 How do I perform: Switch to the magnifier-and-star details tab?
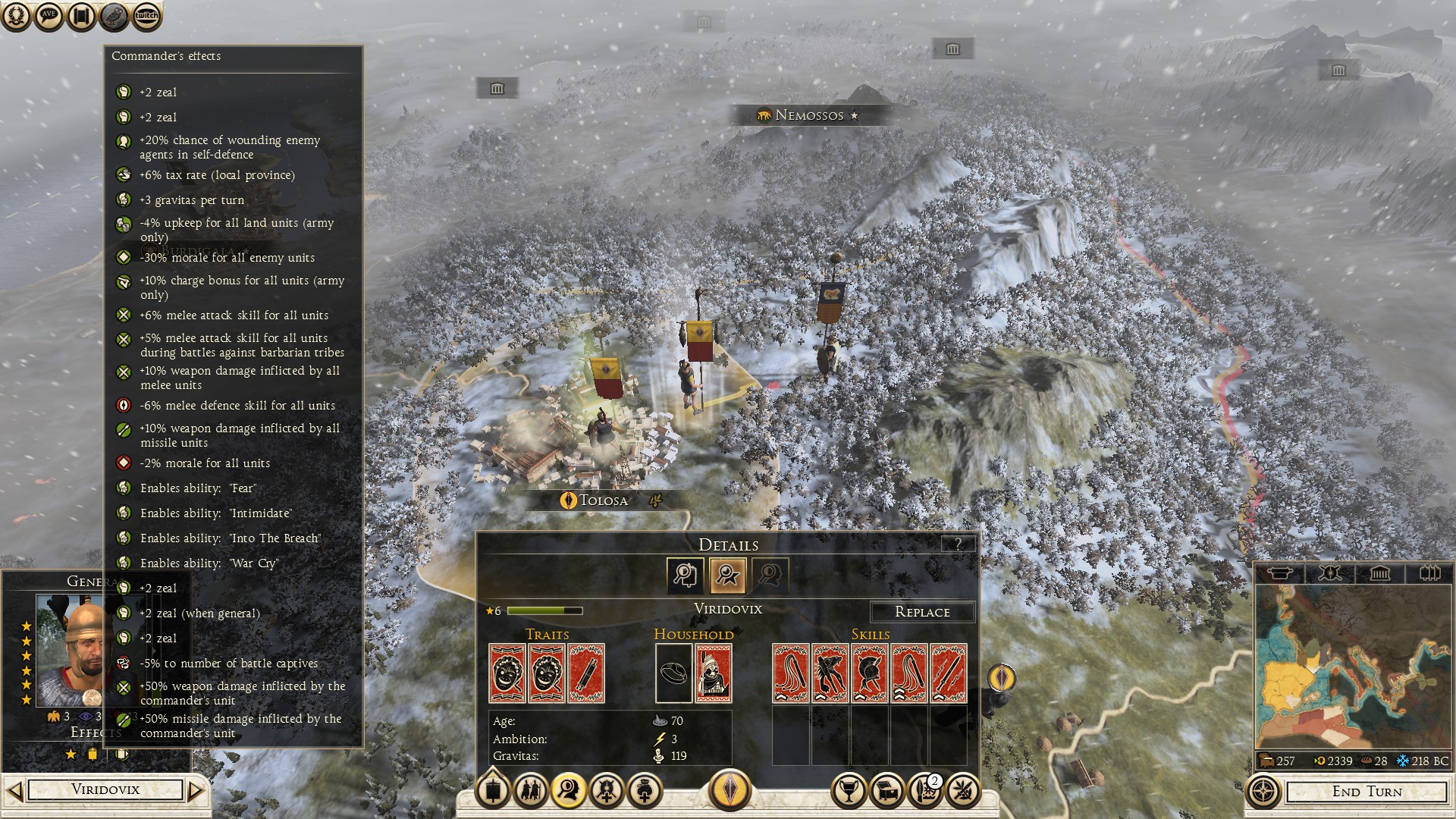pyautogui.click(x=727, y=576)
